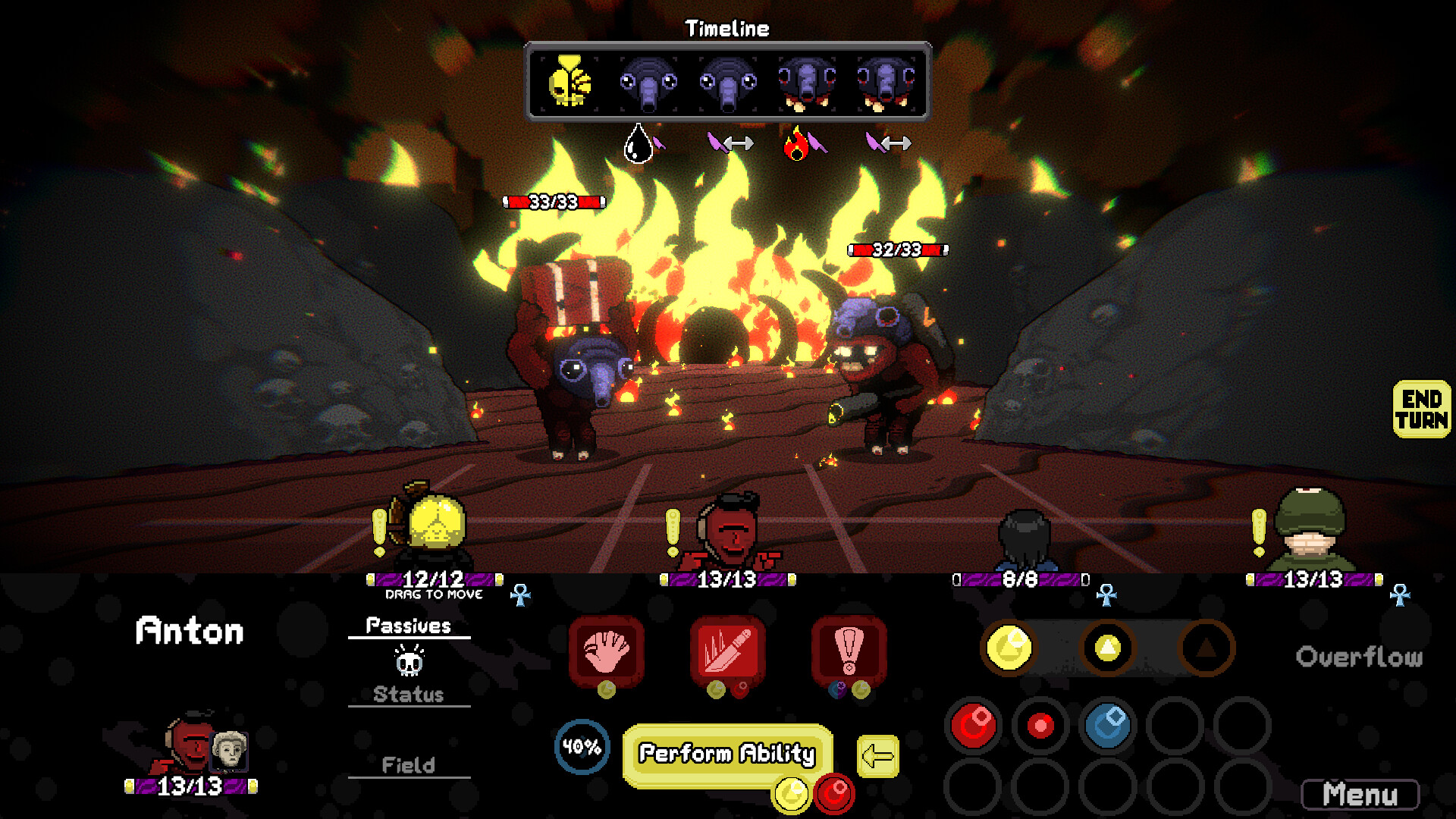Click Anton's portrait next to his name
This screenshot has height=819, width=1456.
(191, 743)
